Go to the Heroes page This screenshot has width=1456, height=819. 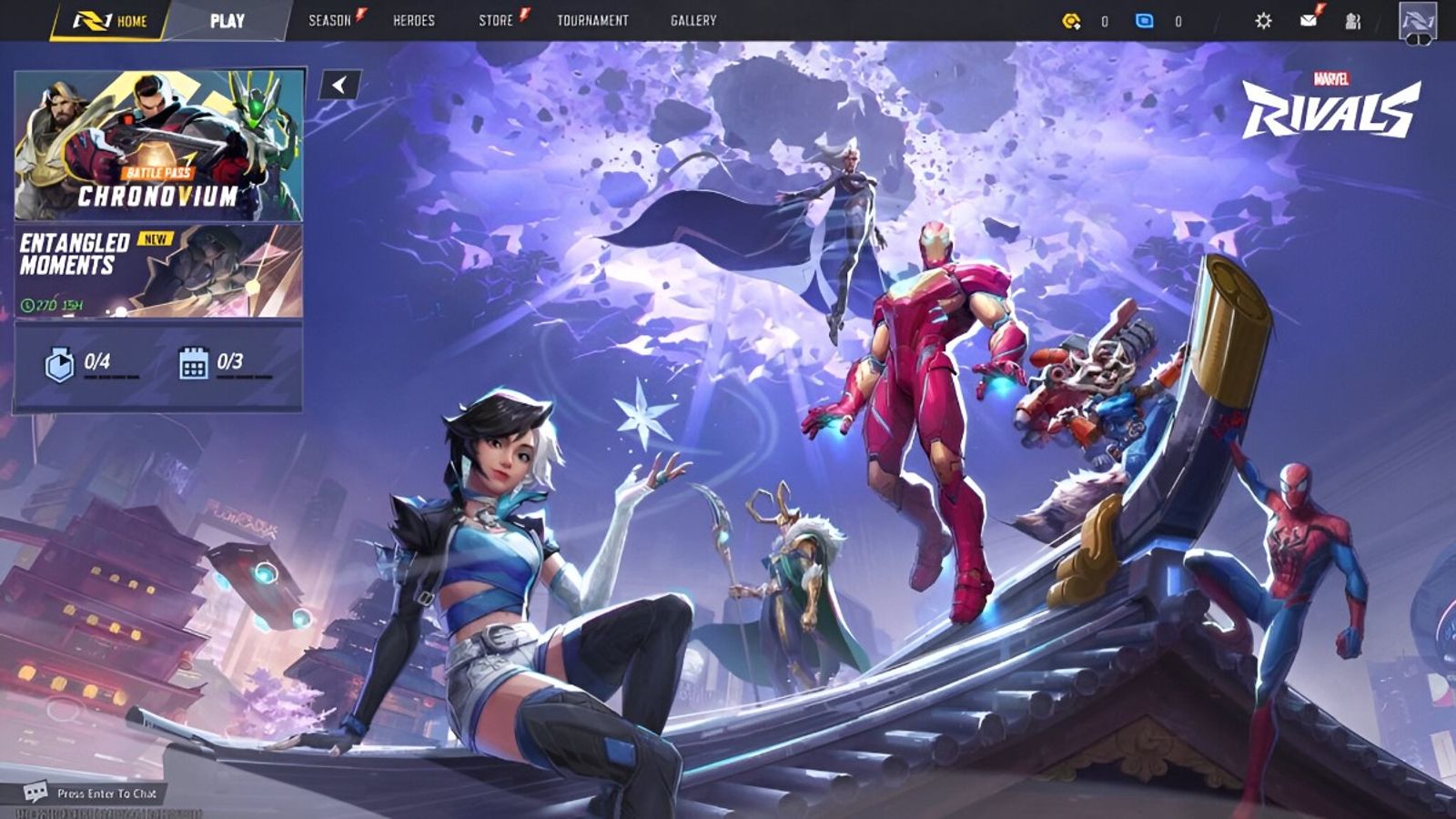click(x=413, y=20)
